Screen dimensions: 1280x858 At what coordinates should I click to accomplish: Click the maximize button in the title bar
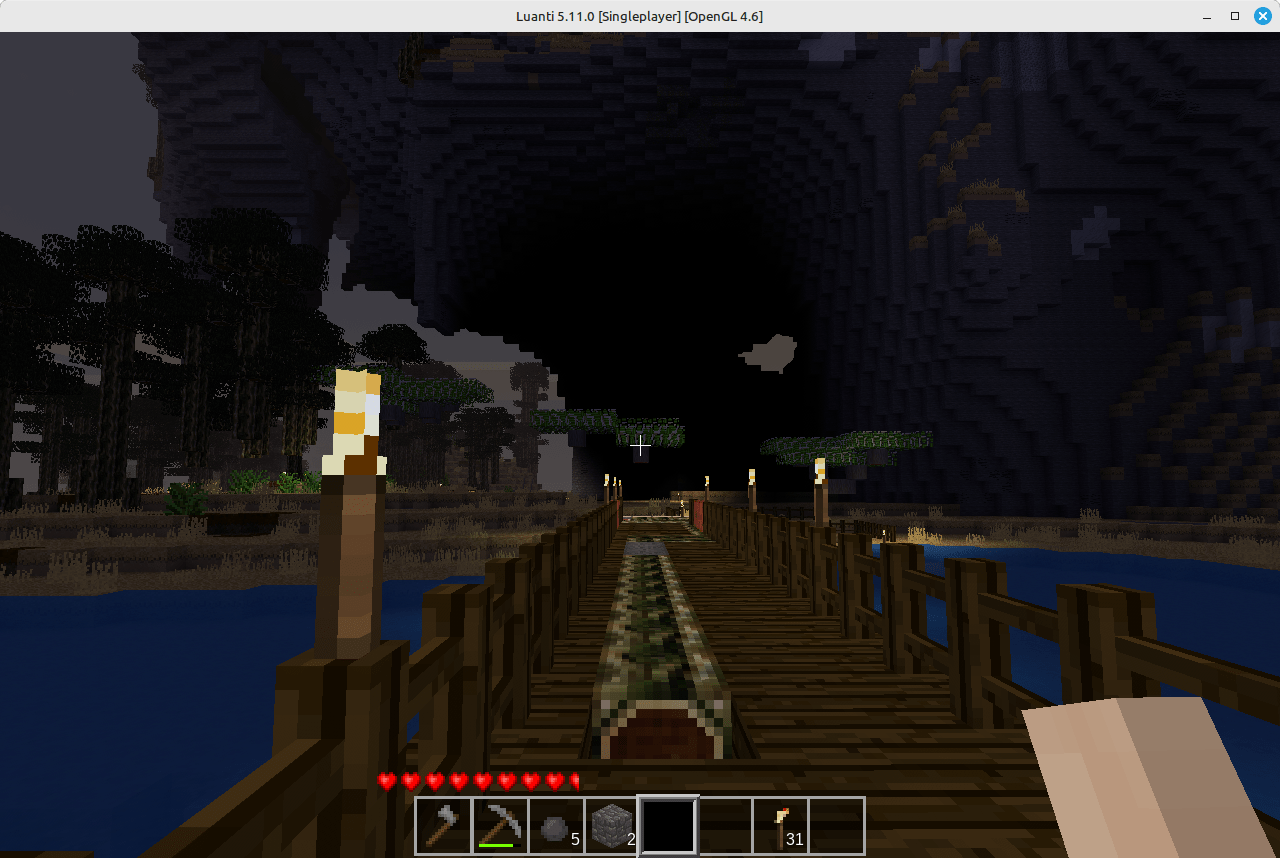pos(1234,16)
